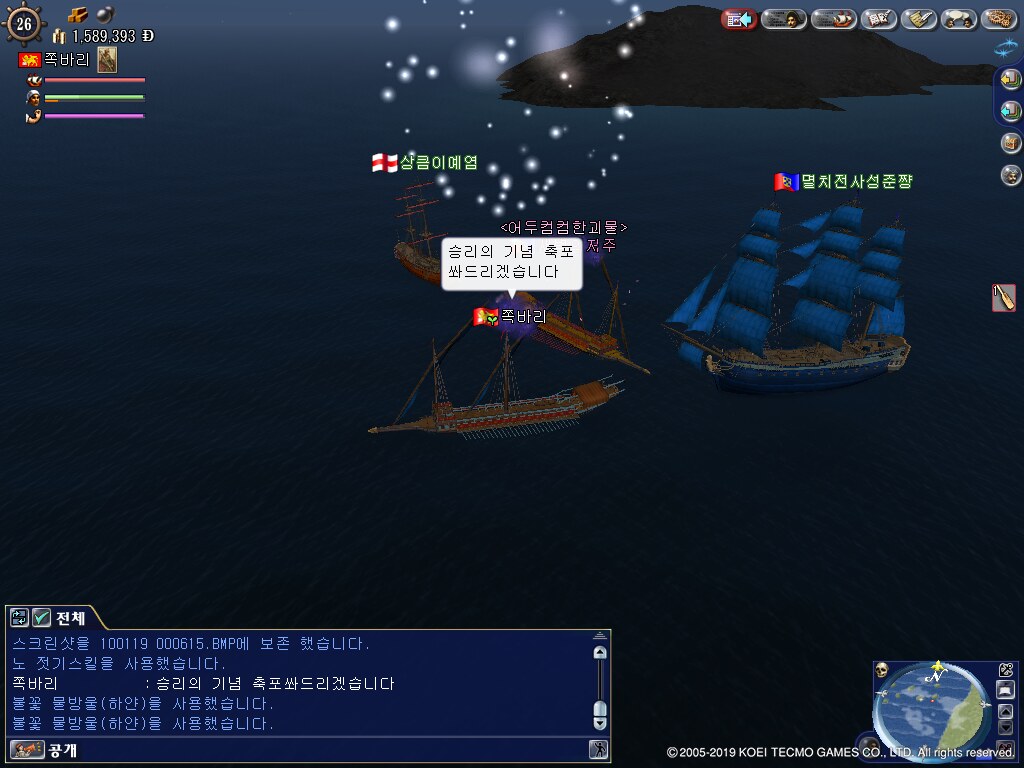
Task: Click the red window-arrow menu button
Action: 739,19
